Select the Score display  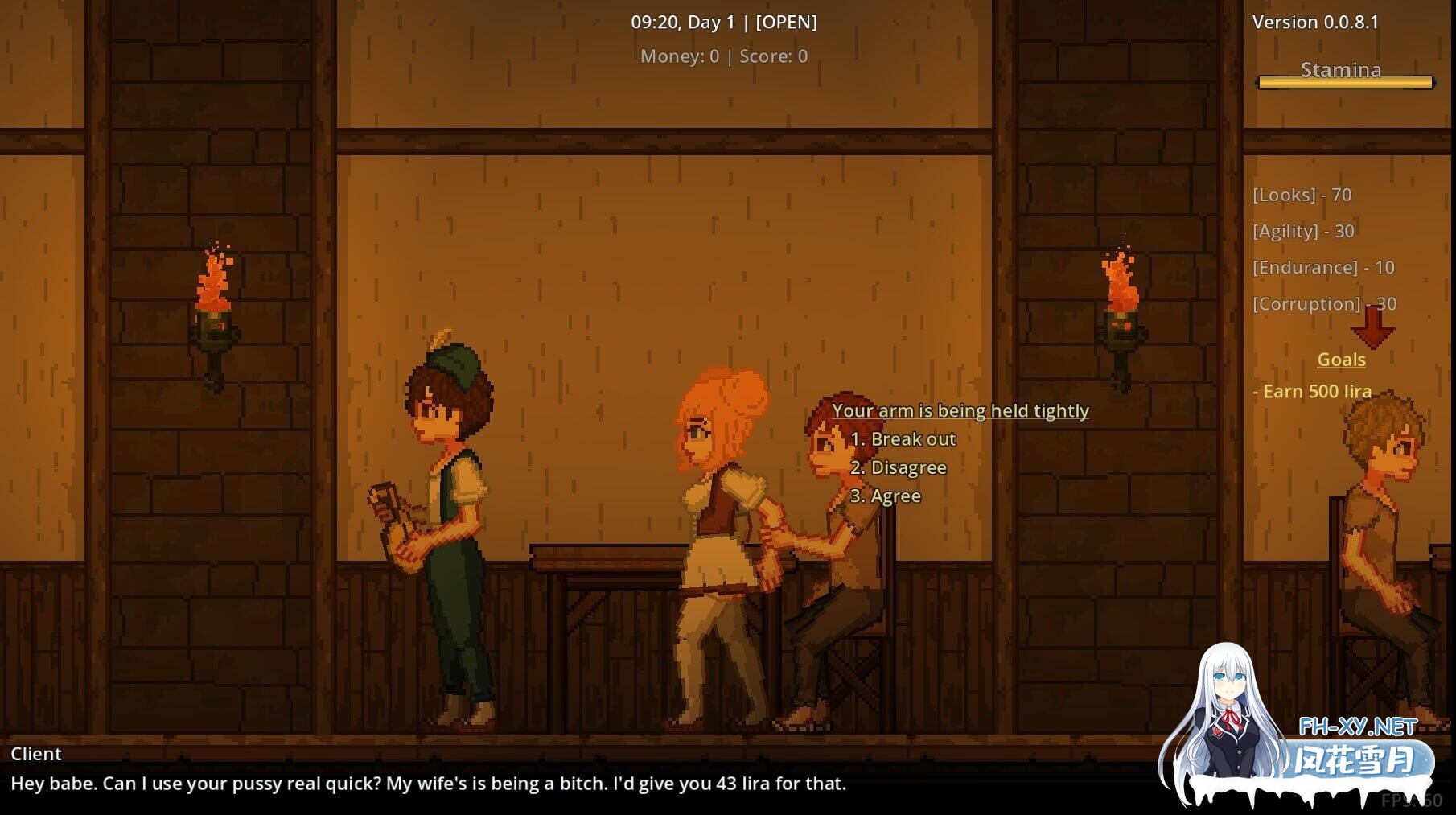(x=771, y=56)
